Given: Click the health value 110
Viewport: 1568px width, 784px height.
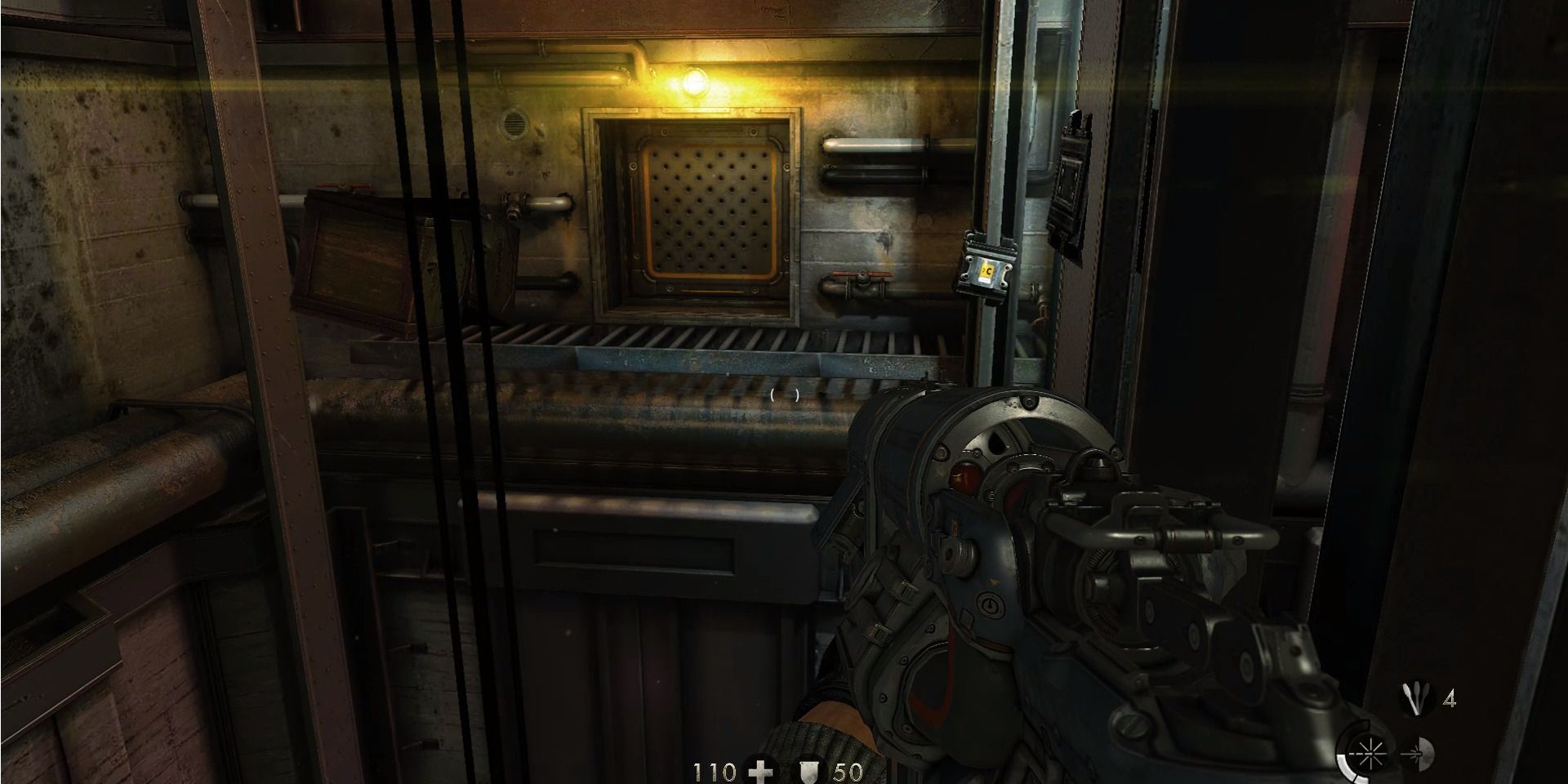Looking at the screenshot, I should click(x=715, y=772).
